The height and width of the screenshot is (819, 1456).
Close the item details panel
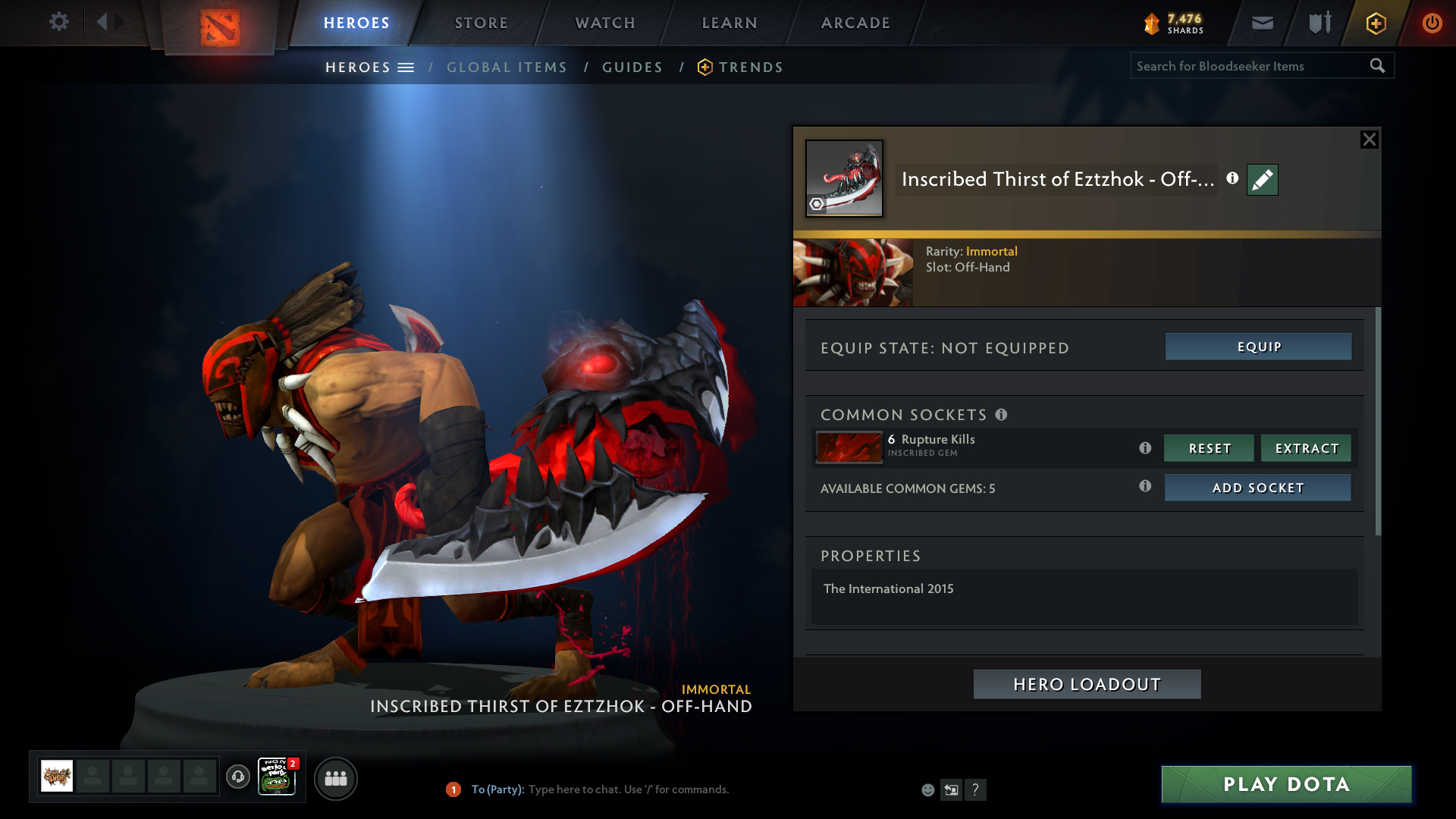(x=1369, y=140)
